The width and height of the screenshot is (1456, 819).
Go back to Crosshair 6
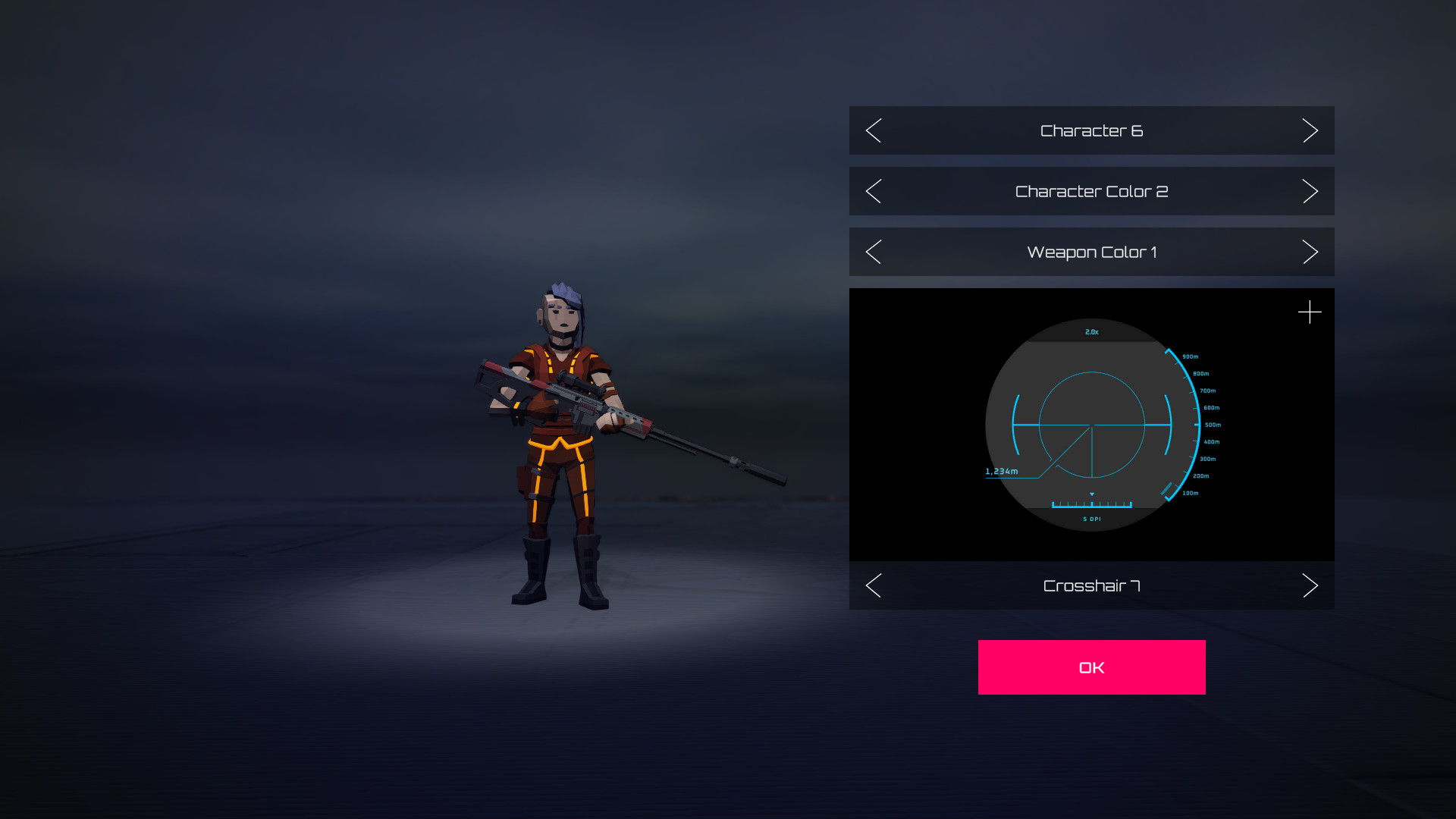click(x=873, y=585)
